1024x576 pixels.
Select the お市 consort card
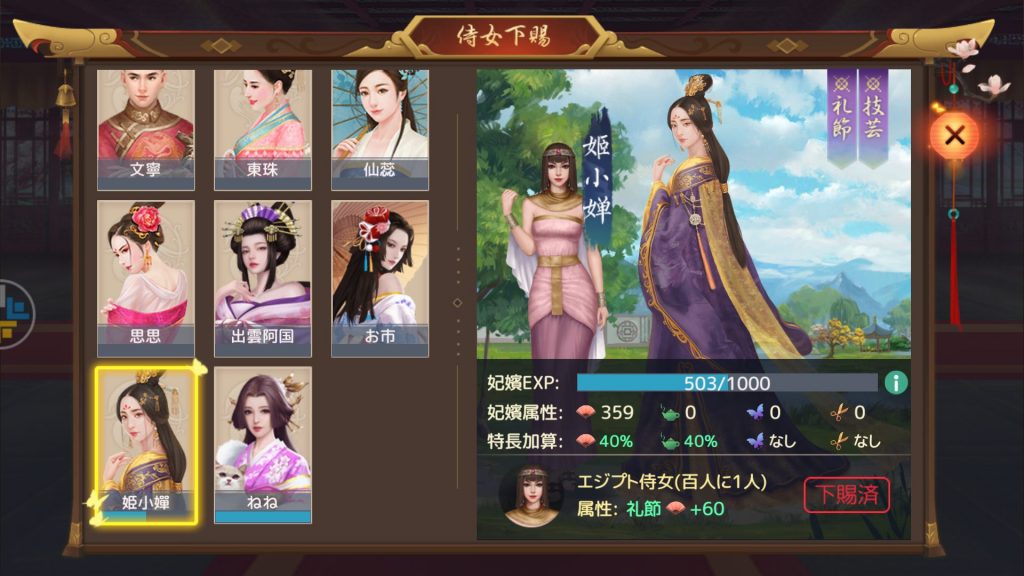[379, 277]
